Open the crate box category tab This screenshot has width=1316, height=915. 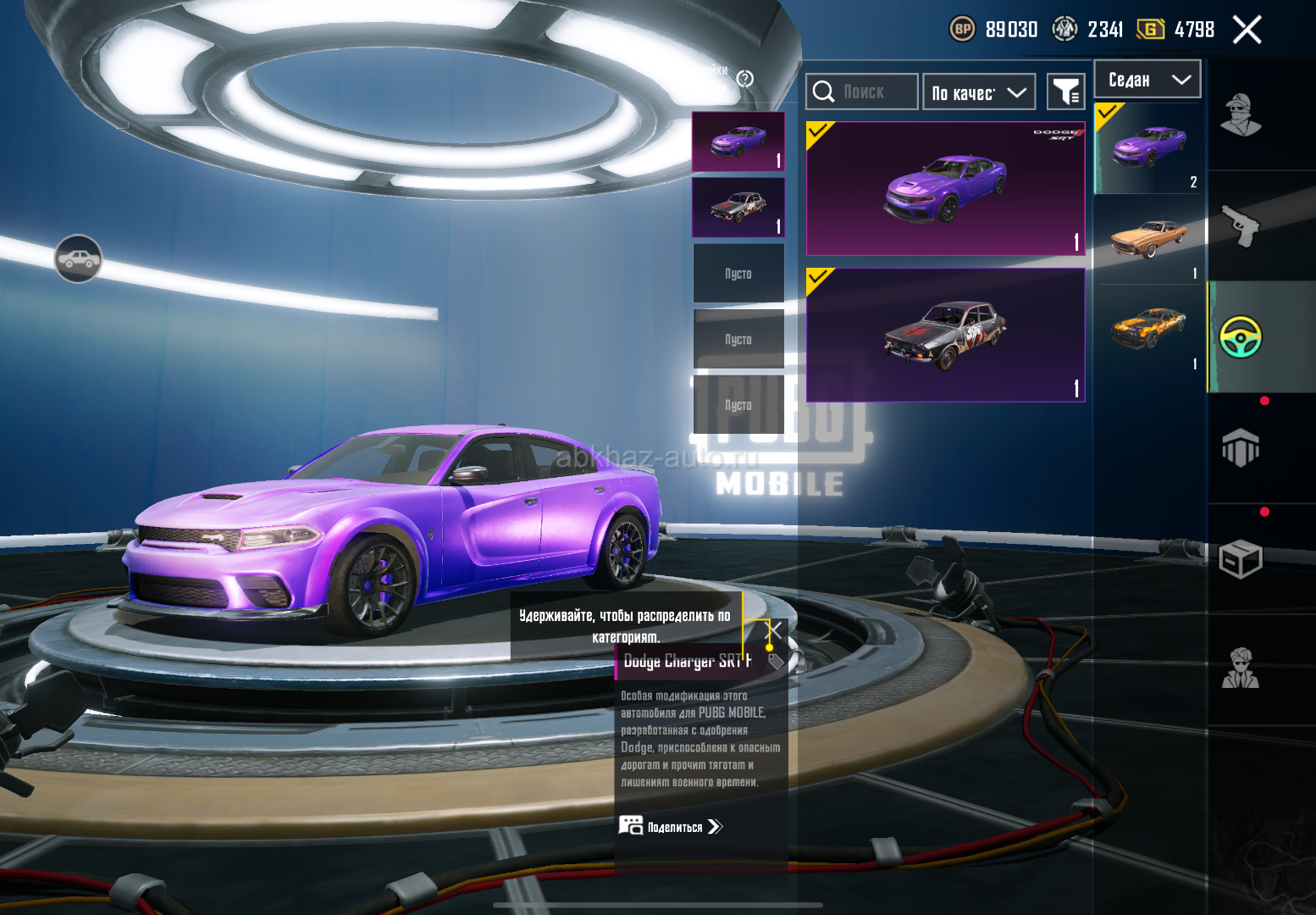click(x=1241, y=559)
